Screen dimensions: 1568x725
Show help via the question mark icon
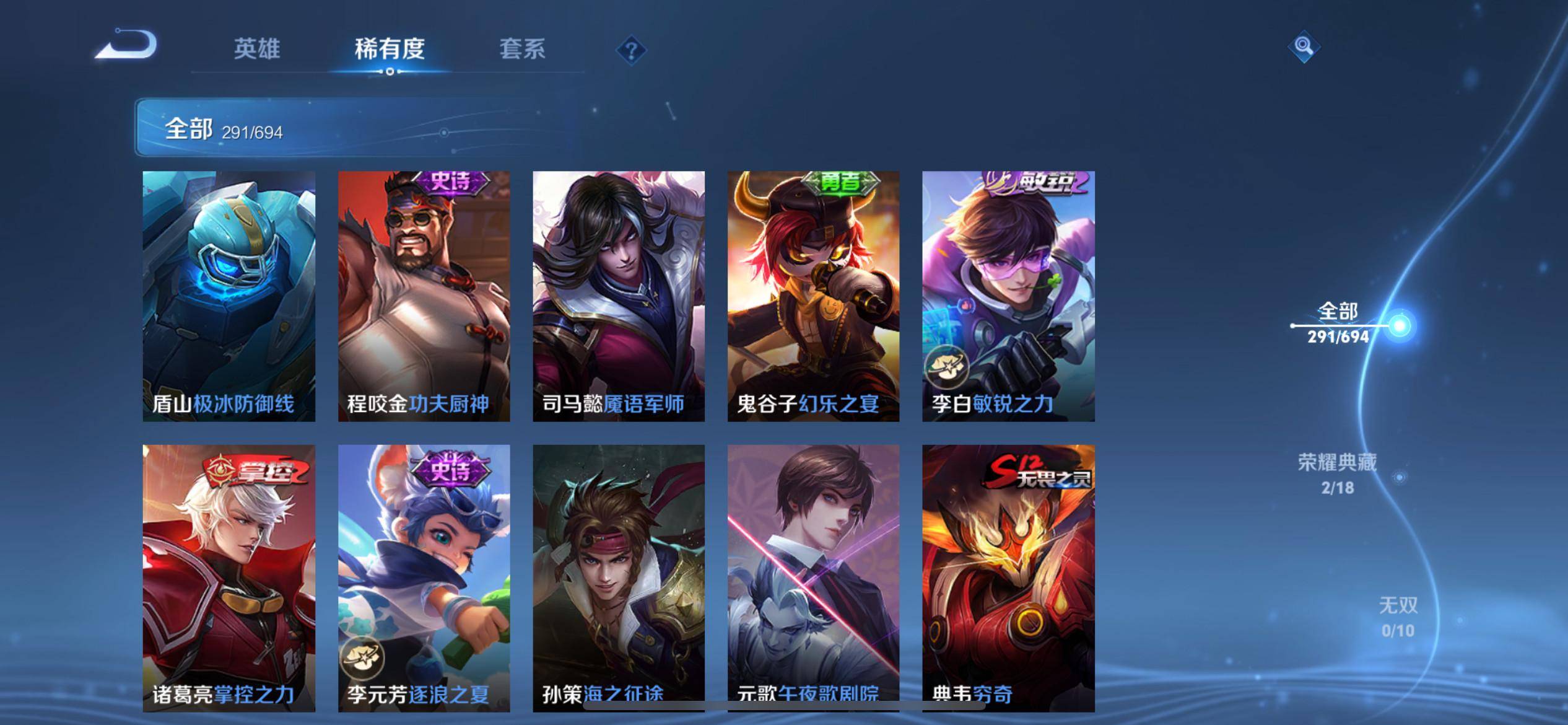point(631,50)
